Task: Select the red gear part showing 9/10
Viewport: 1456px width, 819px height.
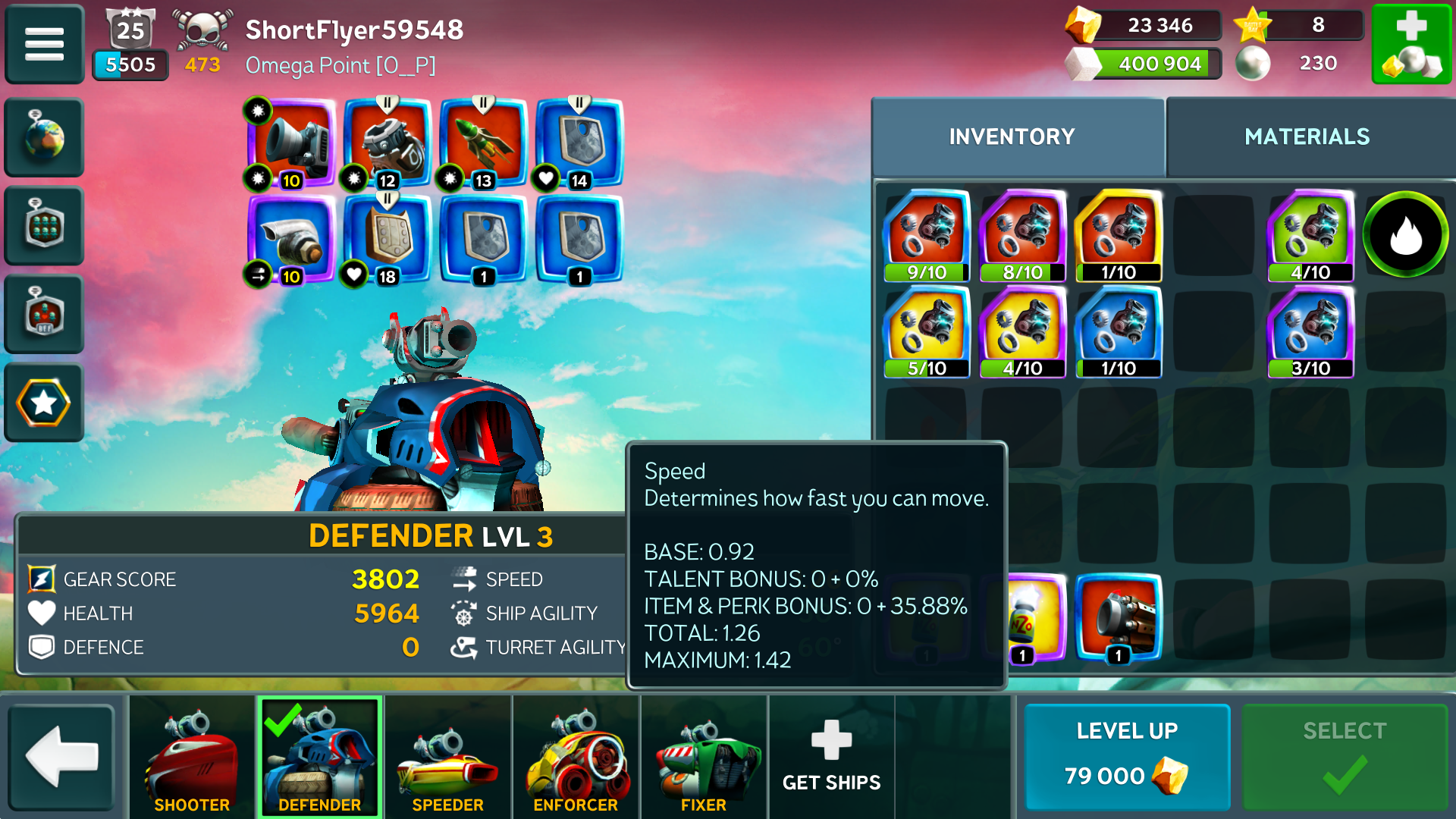Action: click(x=927, y=236)
